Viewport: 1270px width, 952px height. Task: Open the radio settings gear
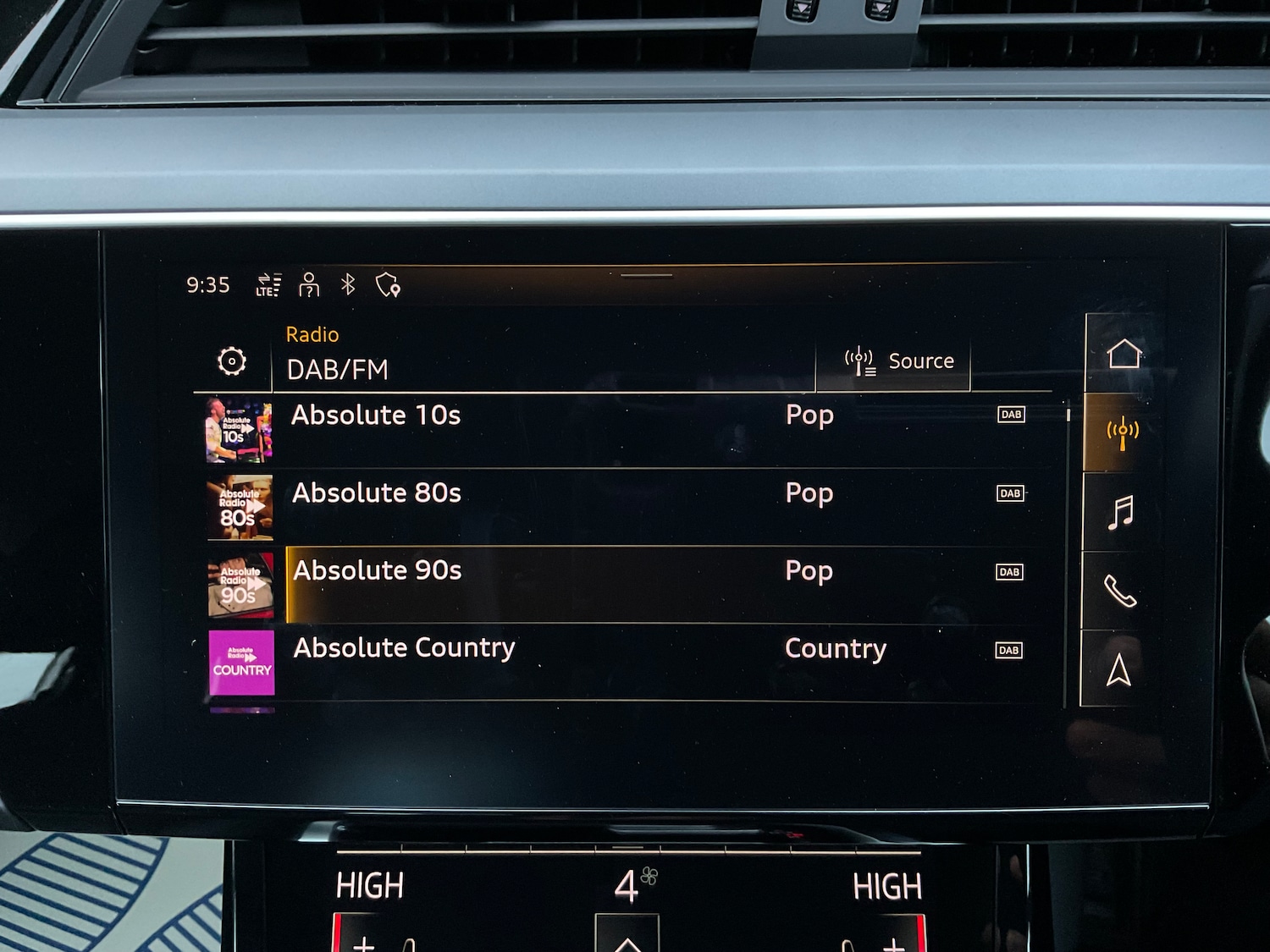tap(232, 361)
